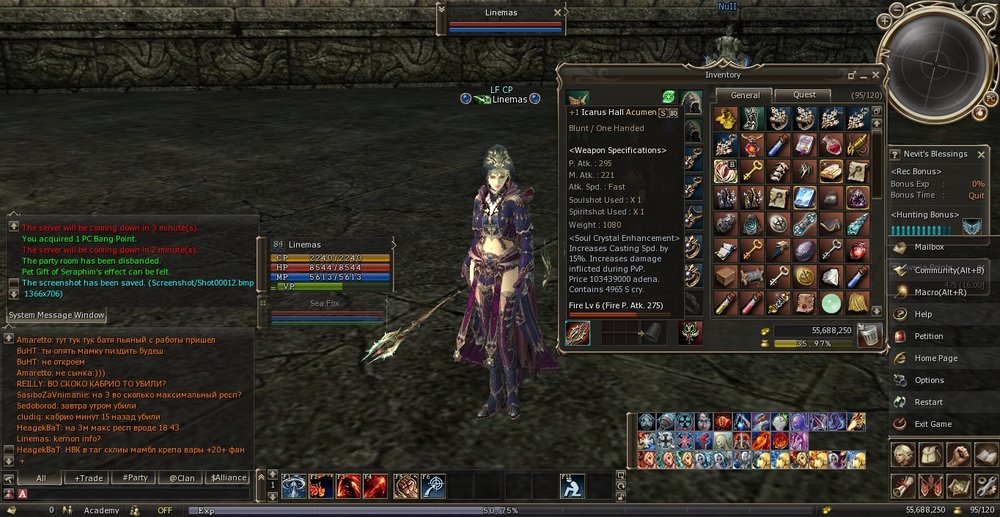Image resolution: width=1000 pixels, height=517 pixels.
Task: Go to Home Page menu entry
Action: (935, 358)
